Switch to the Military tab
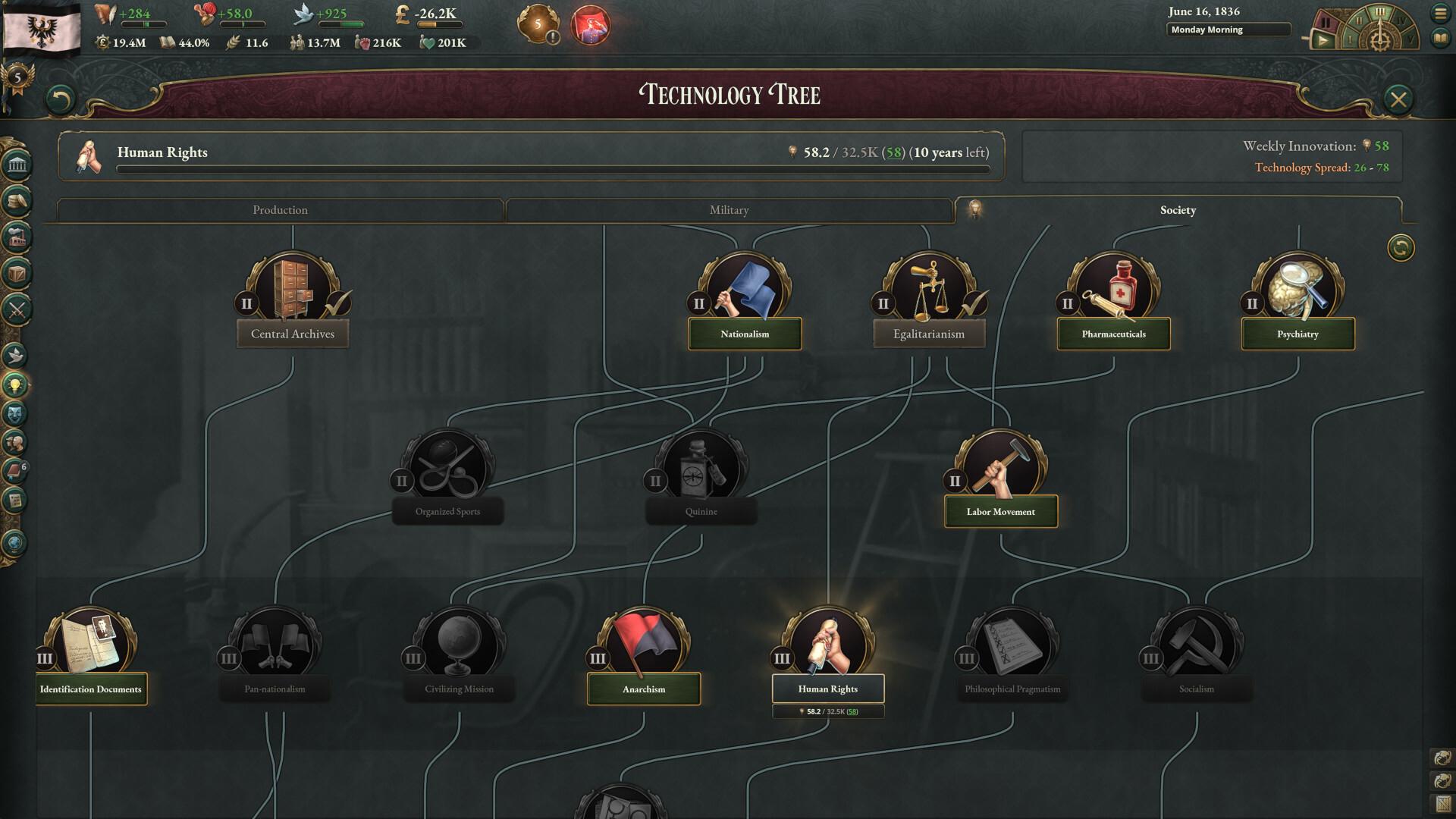This screenshot has height=819, width=1456. pyautogui.click(x=728, y=210)
